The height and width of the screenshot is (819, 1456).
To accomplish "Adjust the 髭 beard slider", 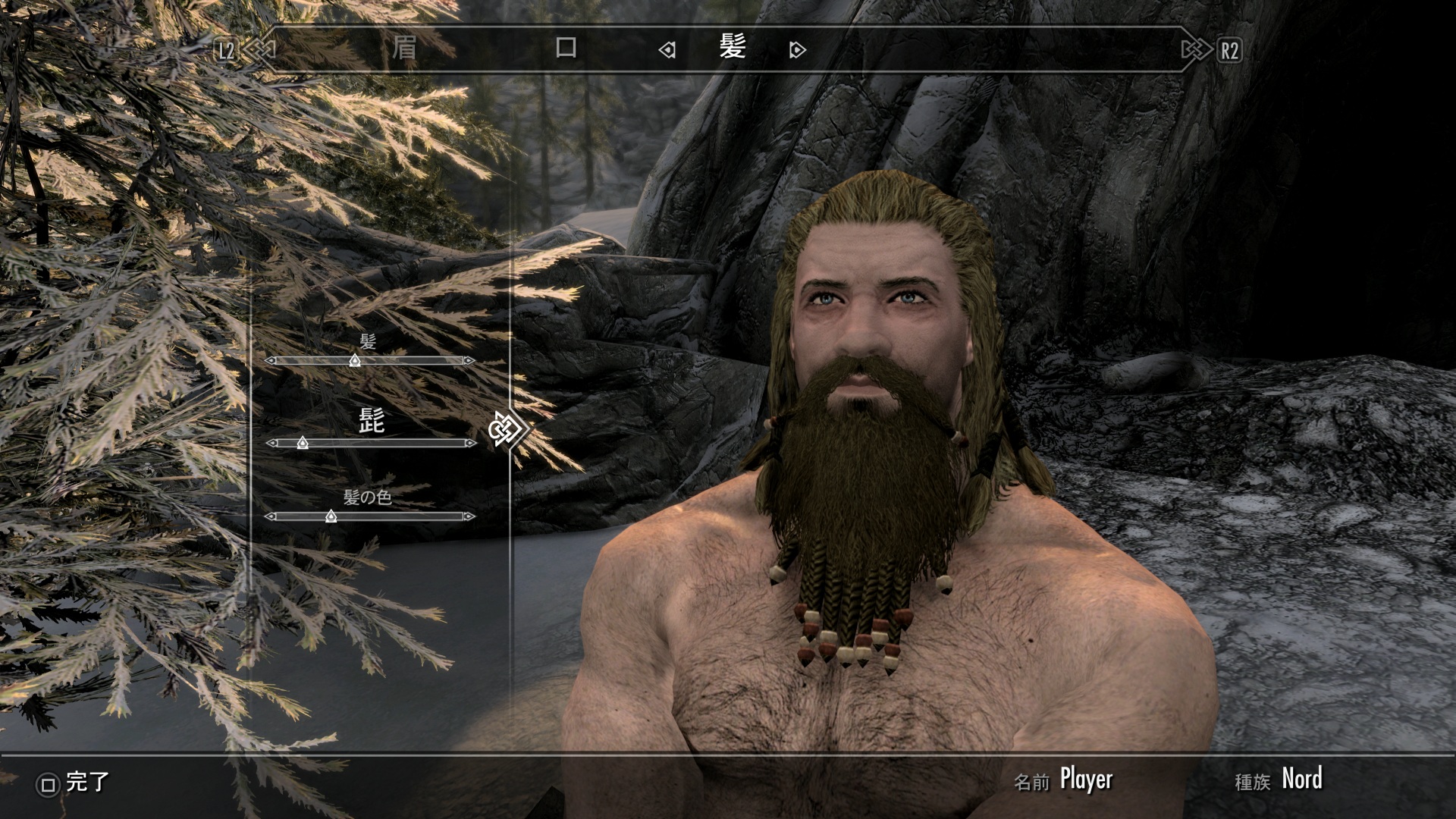I will [303, 443].
